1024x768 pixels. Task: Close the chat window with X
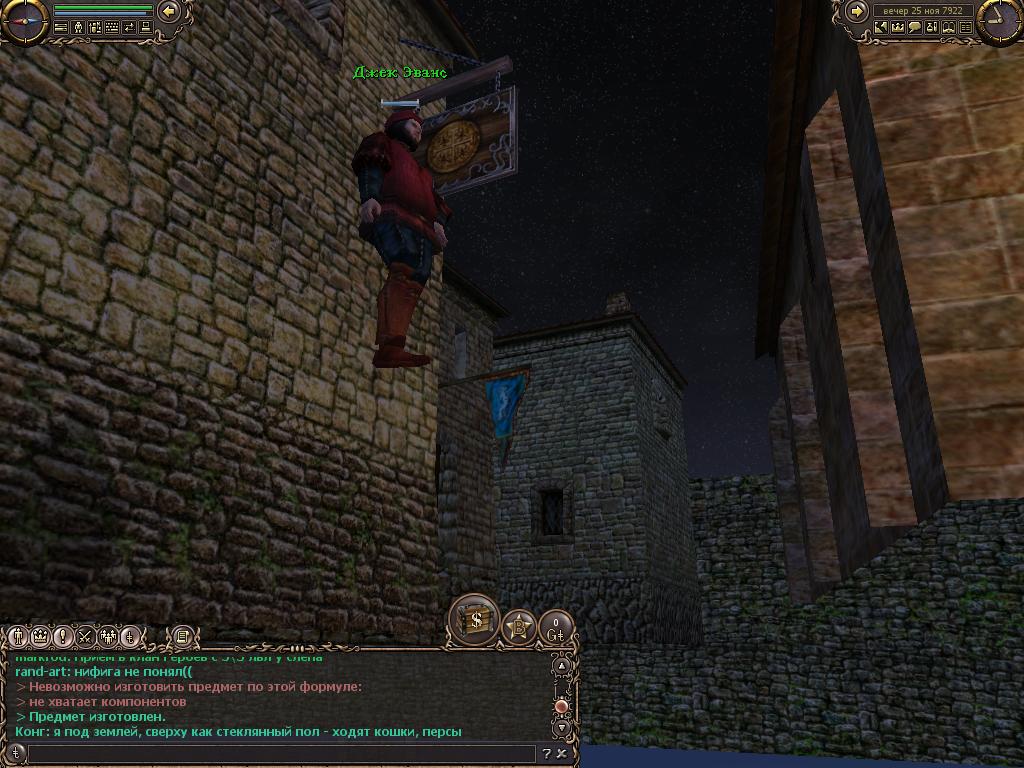562,754
